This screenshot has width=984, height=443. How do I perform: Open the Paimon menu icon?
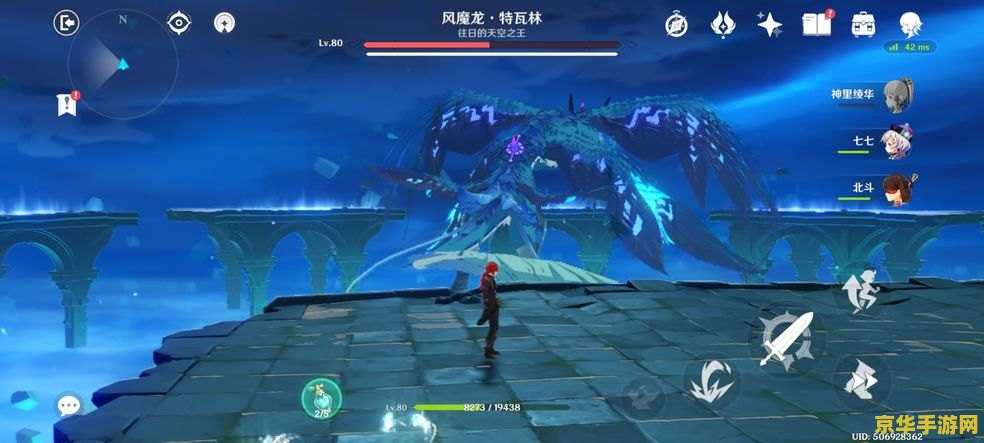click(909, 24)
